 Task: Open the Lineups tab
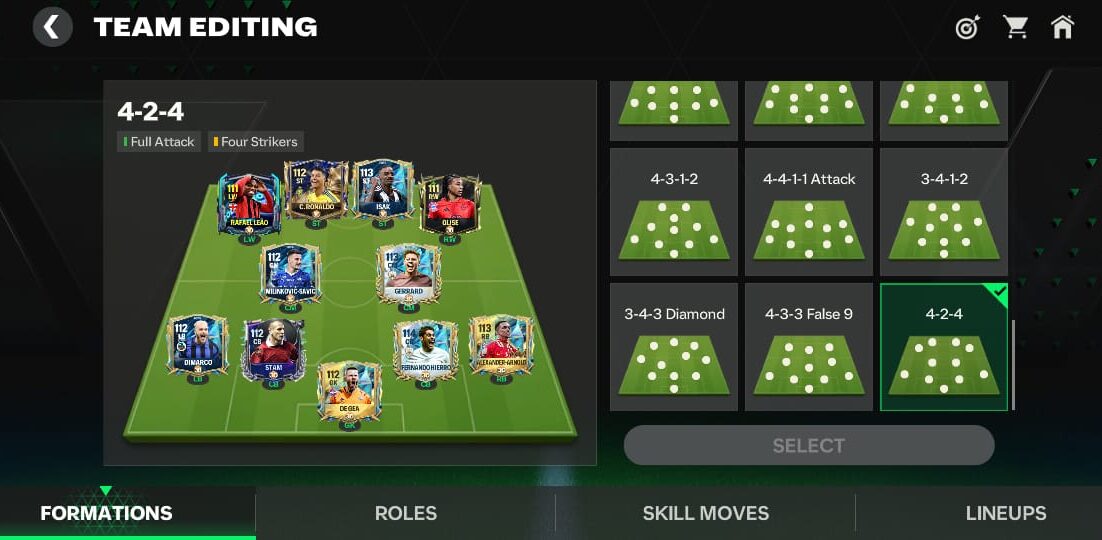pyautogui.click(x=1006, y=514)
